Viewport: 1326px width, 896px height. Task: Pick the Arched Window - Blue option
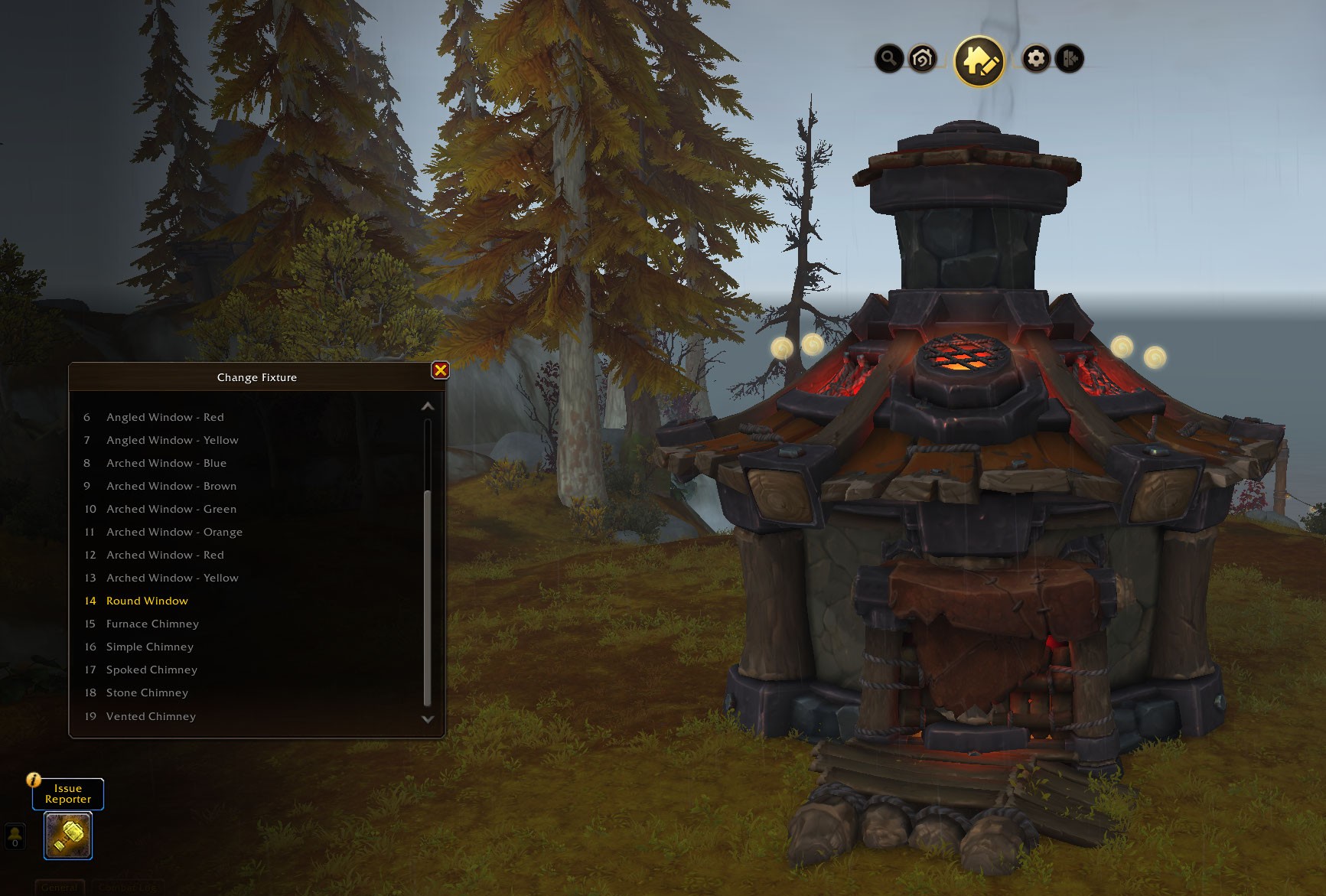point(166,463)
